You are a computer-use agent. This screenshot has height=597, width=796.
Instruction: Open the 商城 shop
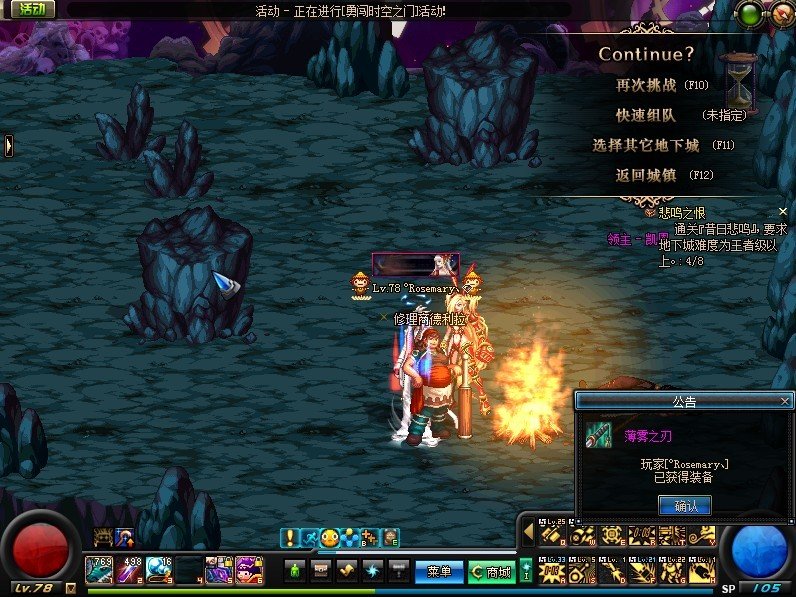point(491,572)
